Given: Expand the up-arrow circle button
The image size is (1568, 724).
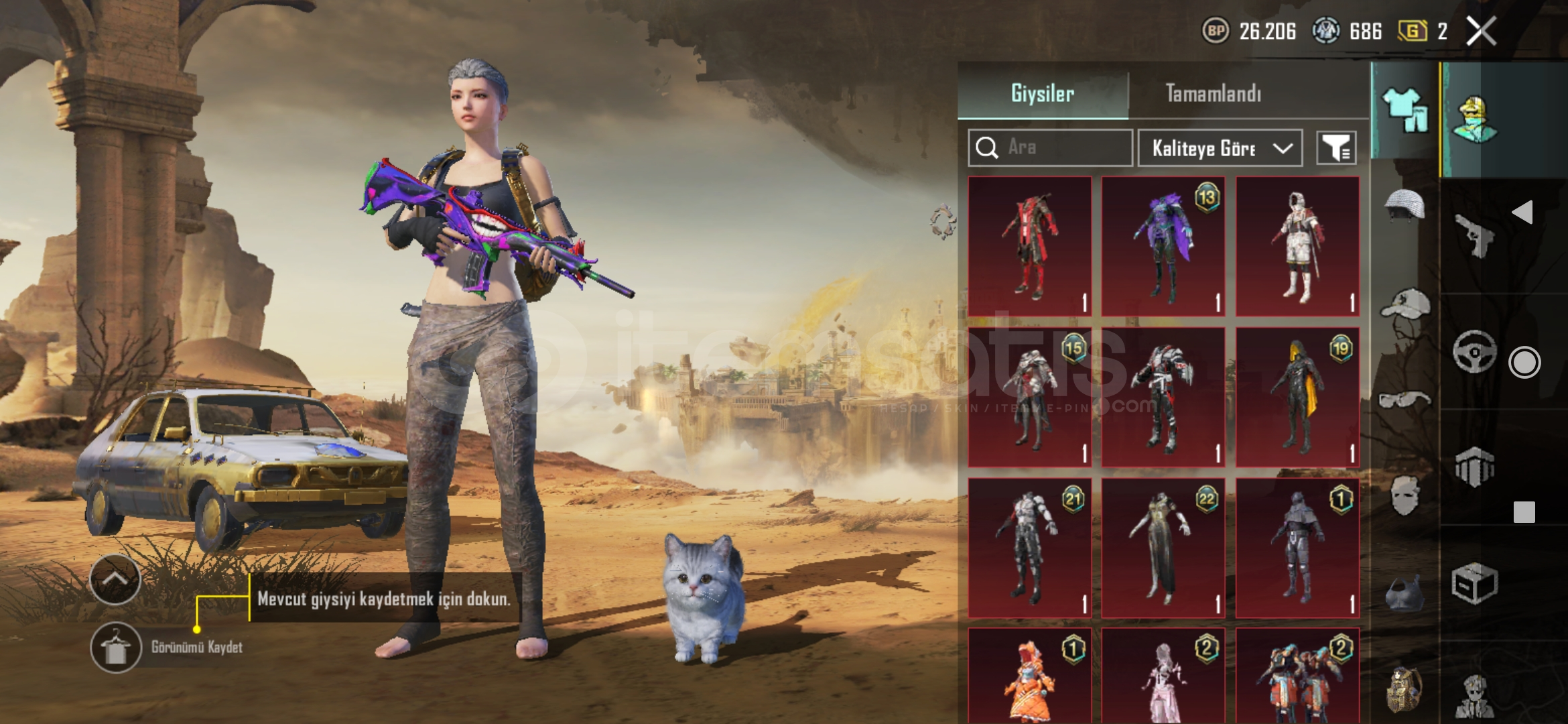Looking at the screenshot, I should point(115,579).
